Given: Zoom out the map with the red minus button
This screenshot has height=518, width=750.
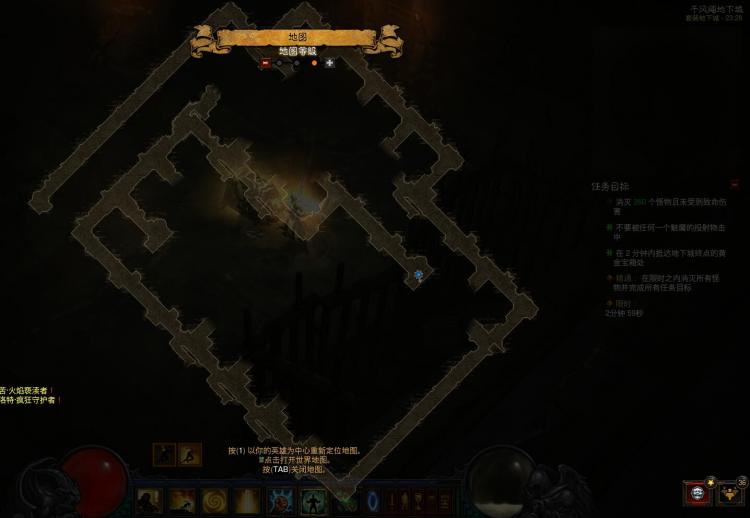Looking at the screenshot, I should [265, 62].
